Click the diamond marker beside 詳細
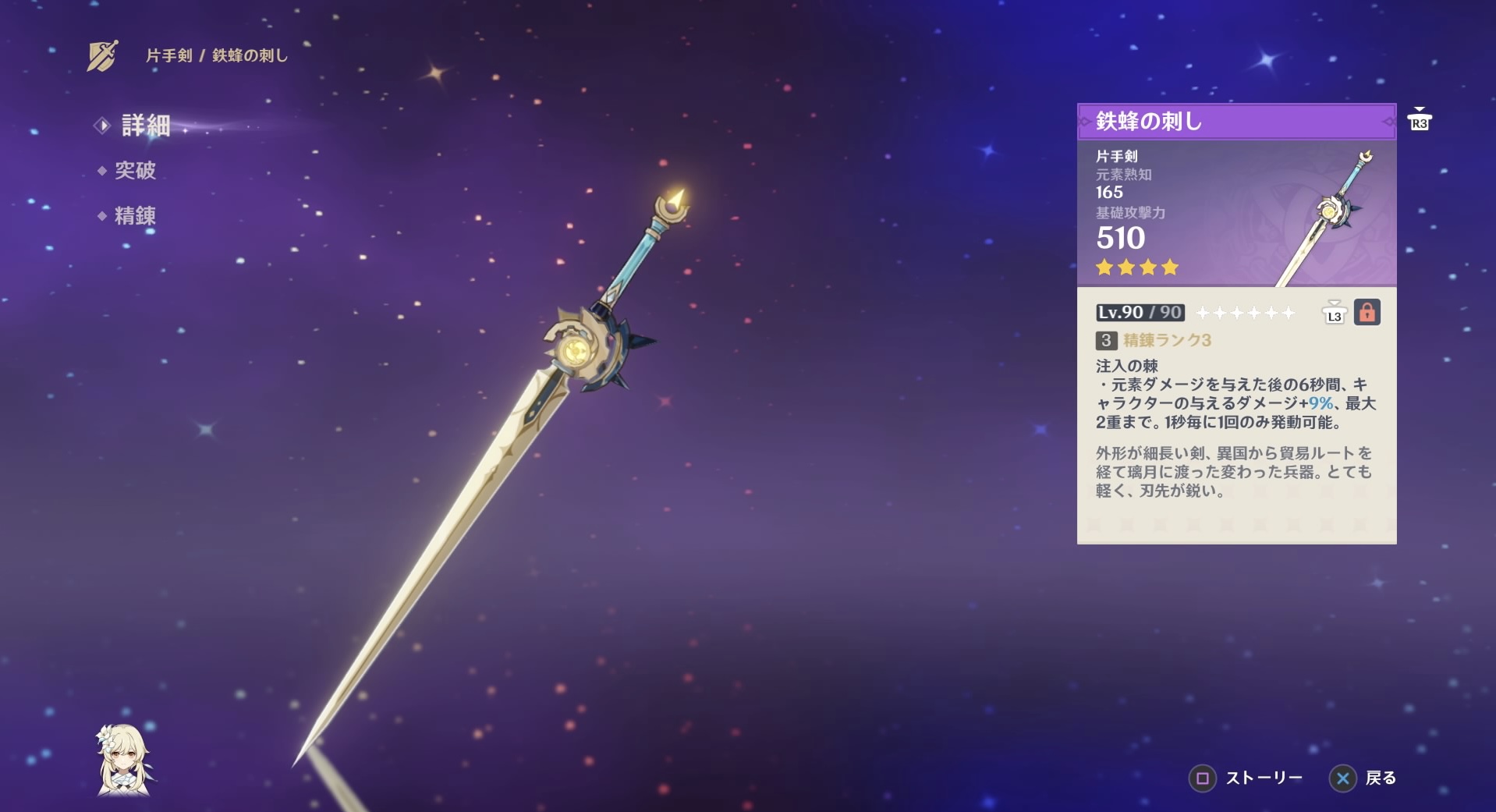This screenshot has width=1496, height=812. [x=101, y=126]
